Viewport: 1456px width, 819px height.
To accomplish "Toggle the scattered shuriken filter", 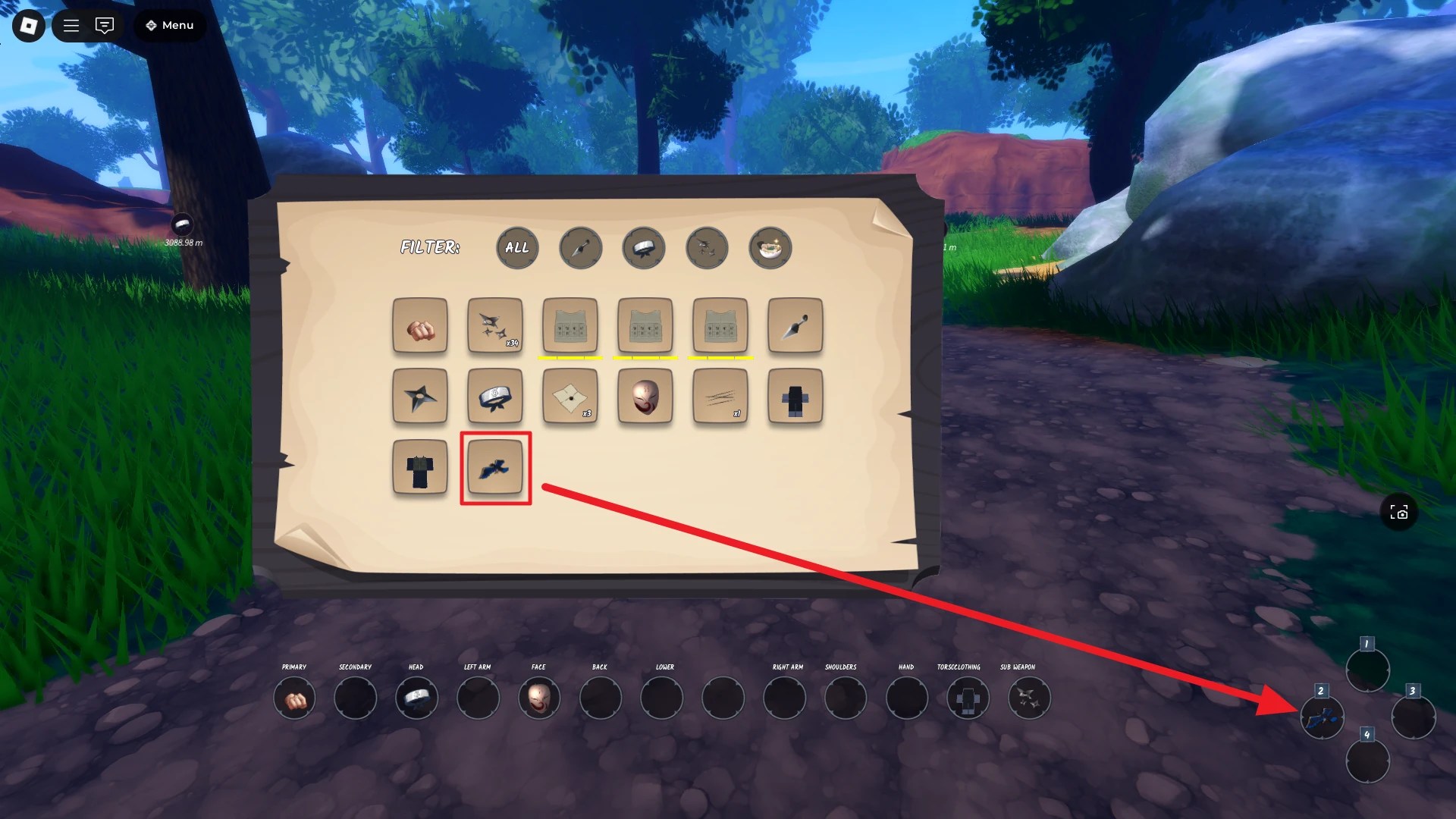I will pyautogui.click(x=707, y=248).
